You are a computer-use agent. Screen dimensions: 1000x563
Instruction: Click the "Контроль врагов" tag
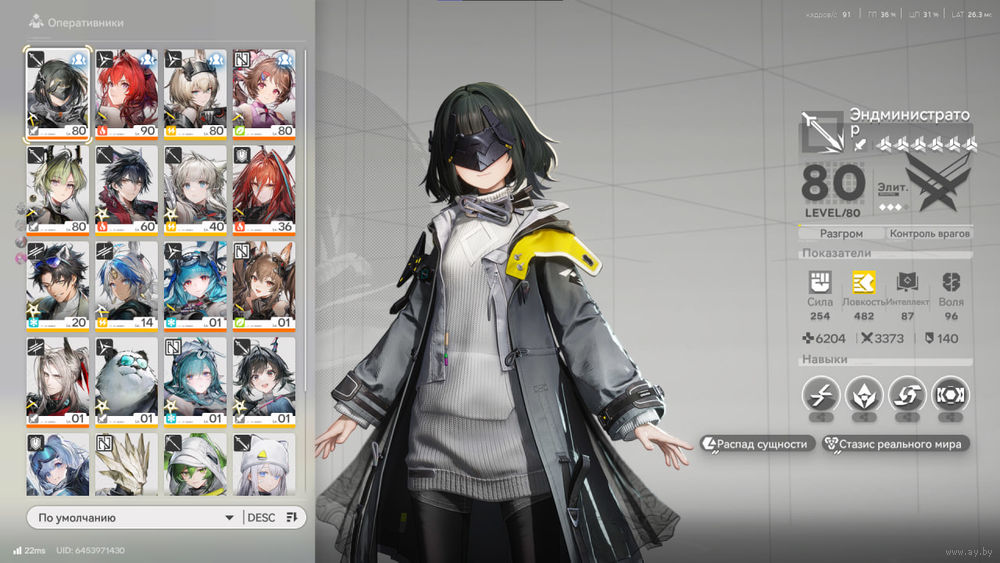930,234
